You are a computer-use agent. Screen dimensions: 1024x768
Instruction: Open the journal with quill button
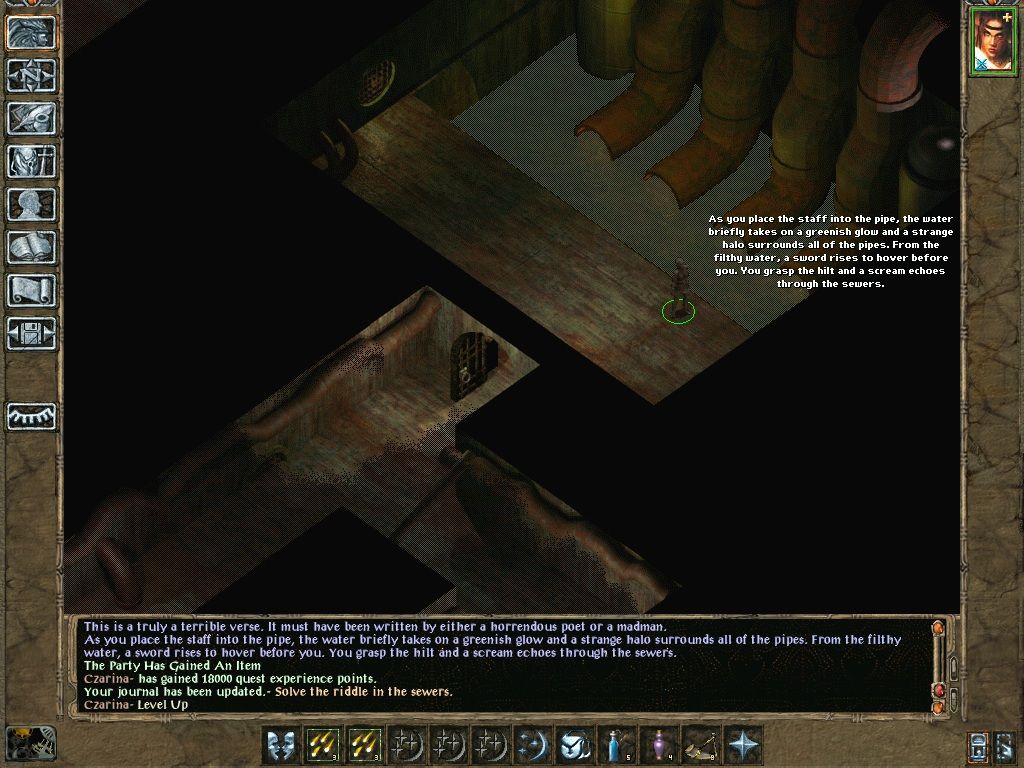point(31,119)
